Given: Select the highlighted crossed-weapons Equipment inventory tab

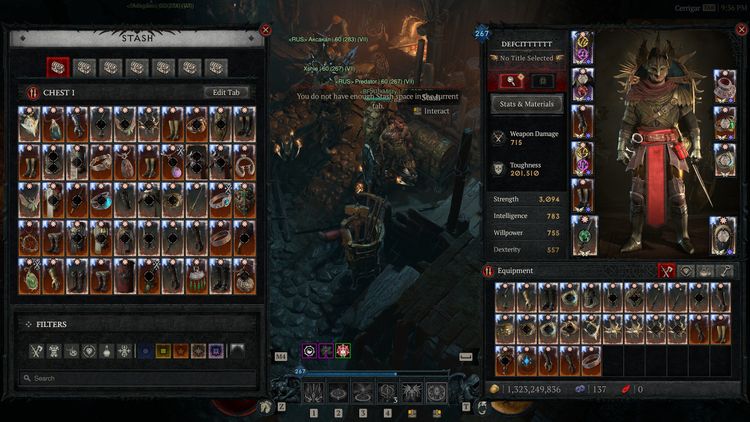Looking at the screenshot, I should (666, 270).
